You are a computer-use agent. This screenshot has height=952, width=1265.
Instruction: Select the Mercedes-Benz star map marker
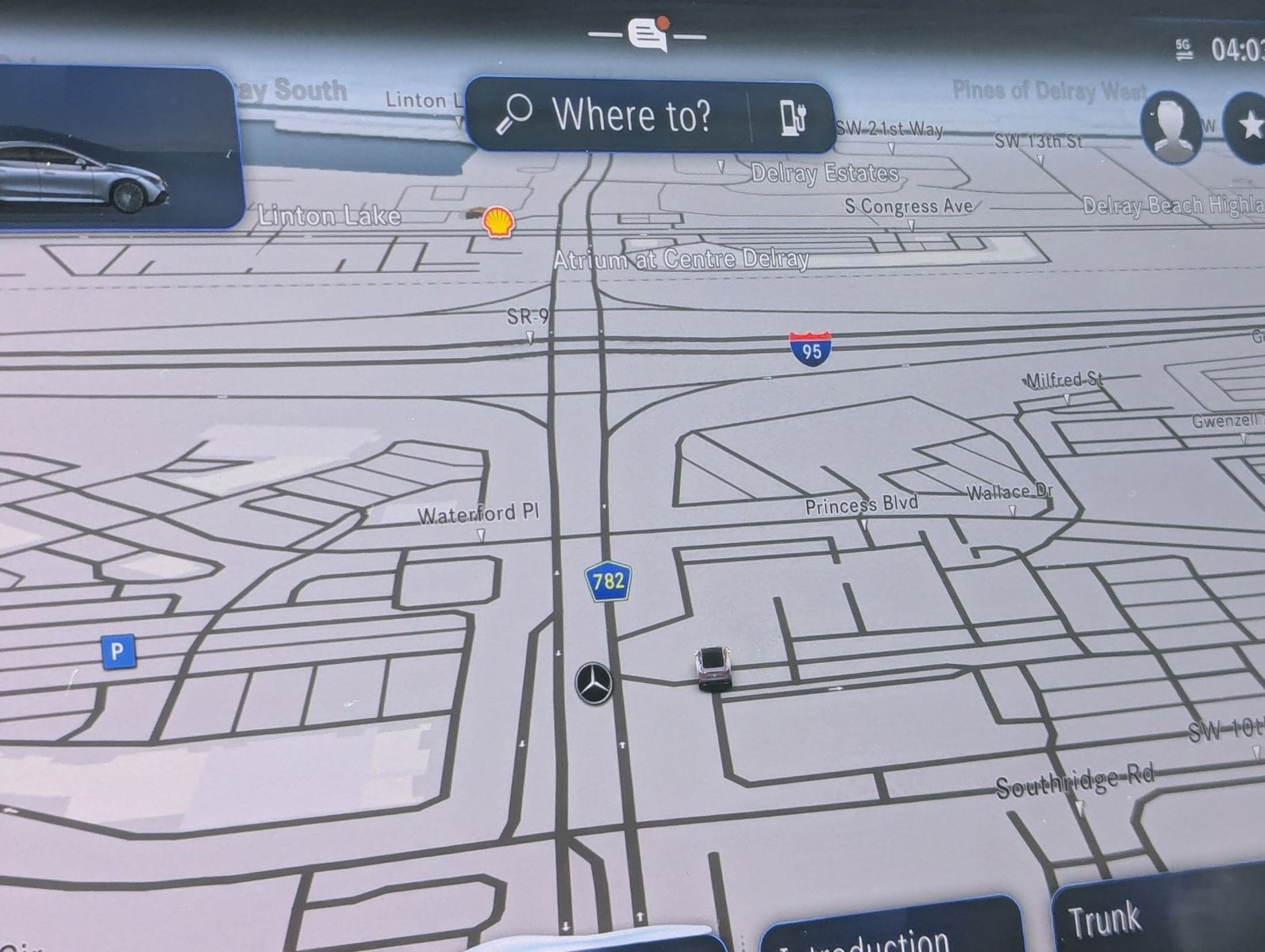coord(594,683)
